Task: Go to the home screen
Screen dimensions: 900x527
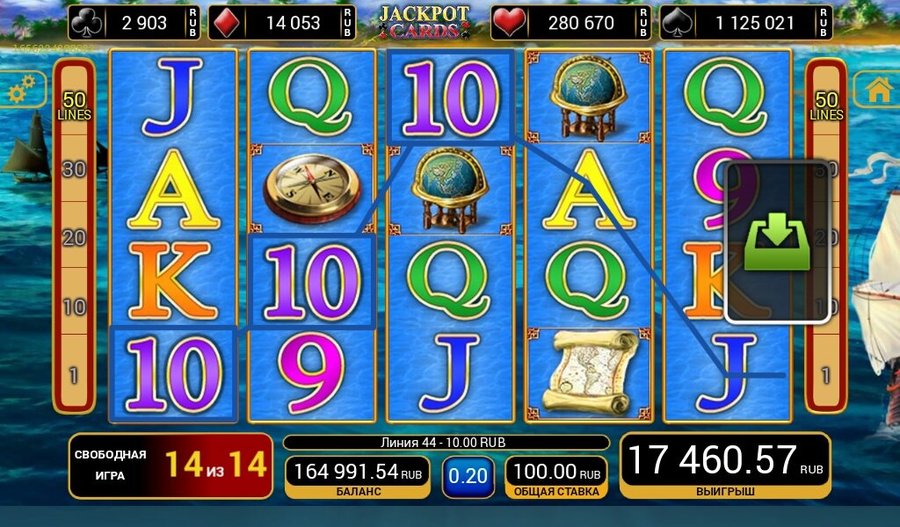Action: (x=879, y=90)
